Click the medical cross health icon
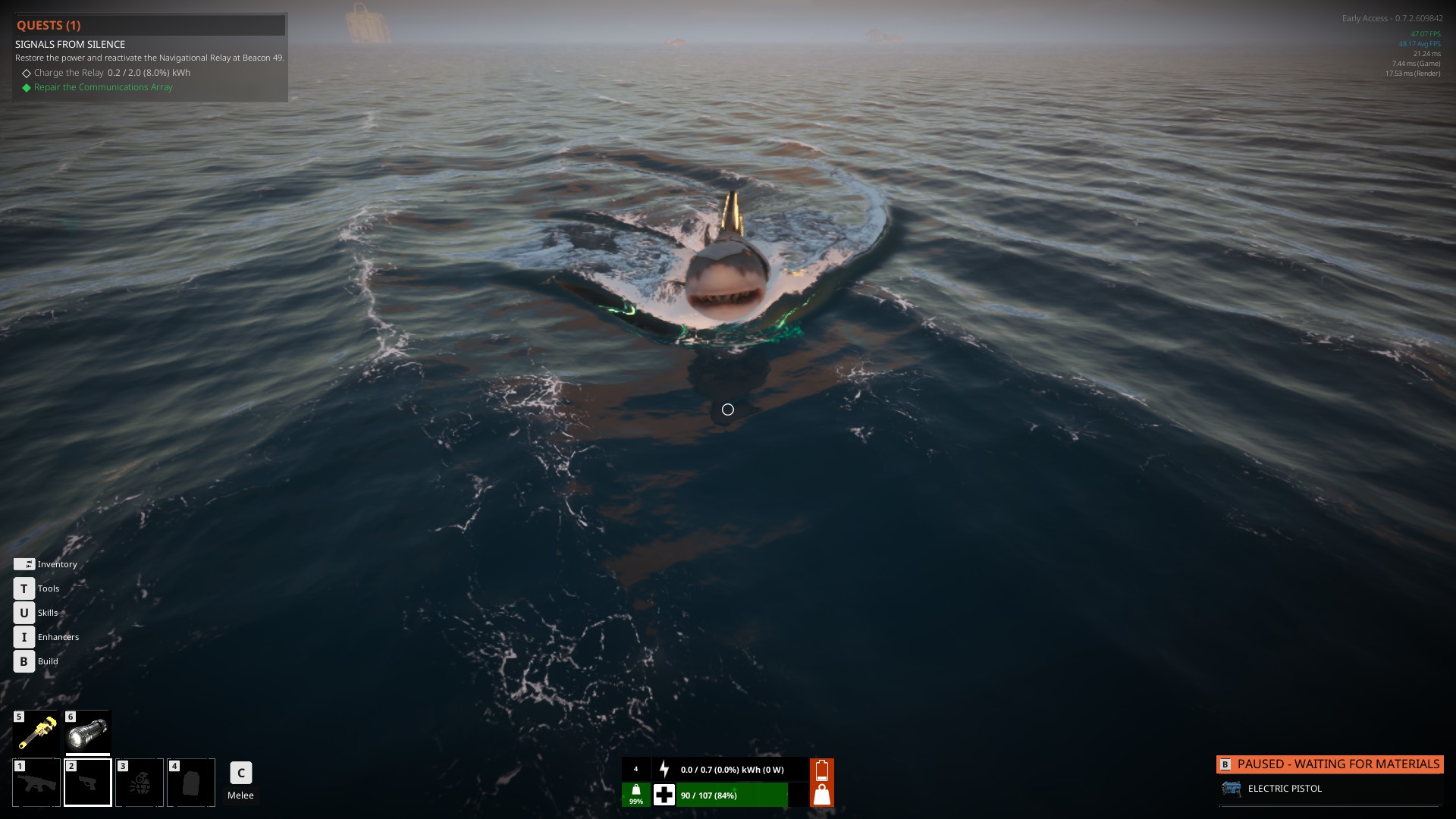The width and height of the screenshot is (1456, 819). pos(664,795)
